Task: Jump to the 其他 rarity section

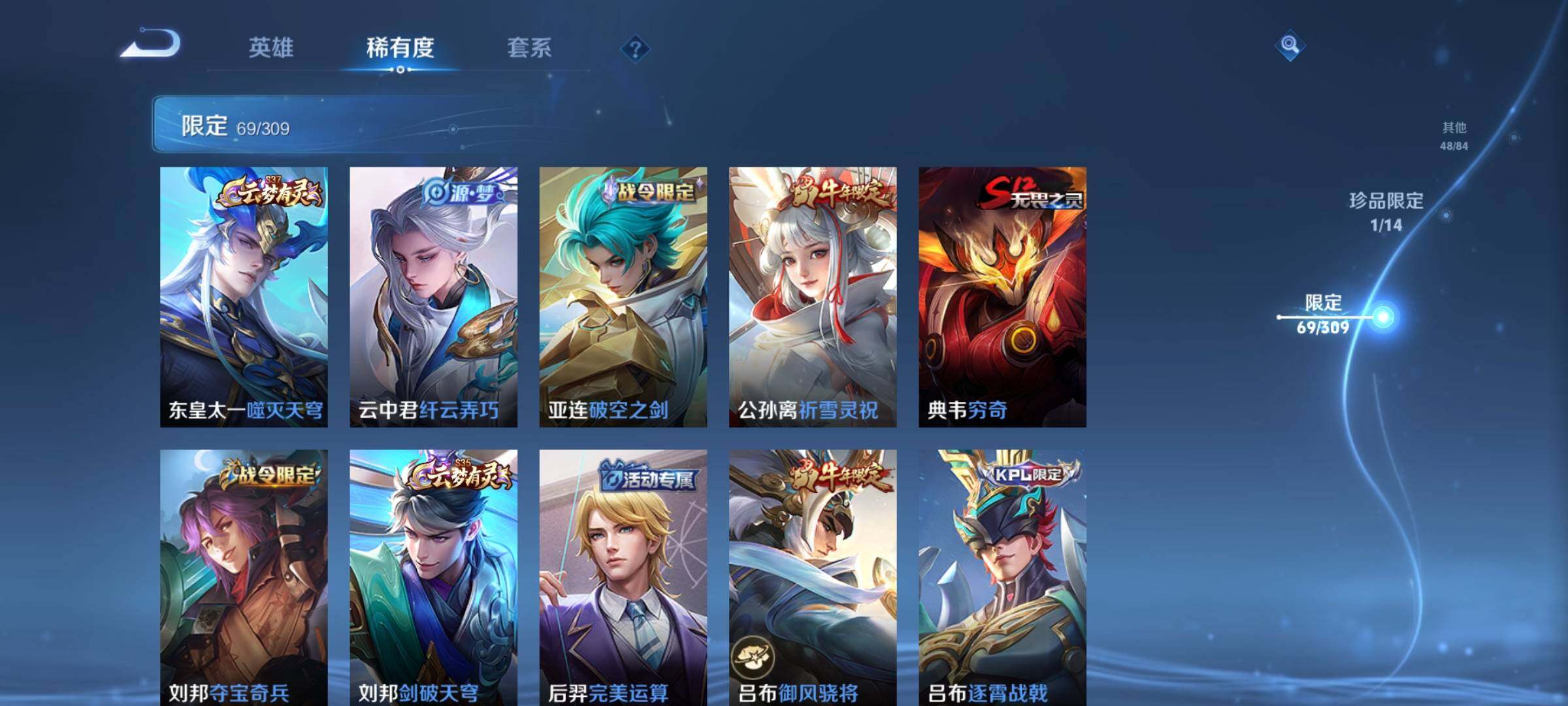Action: coord(1454,135)
